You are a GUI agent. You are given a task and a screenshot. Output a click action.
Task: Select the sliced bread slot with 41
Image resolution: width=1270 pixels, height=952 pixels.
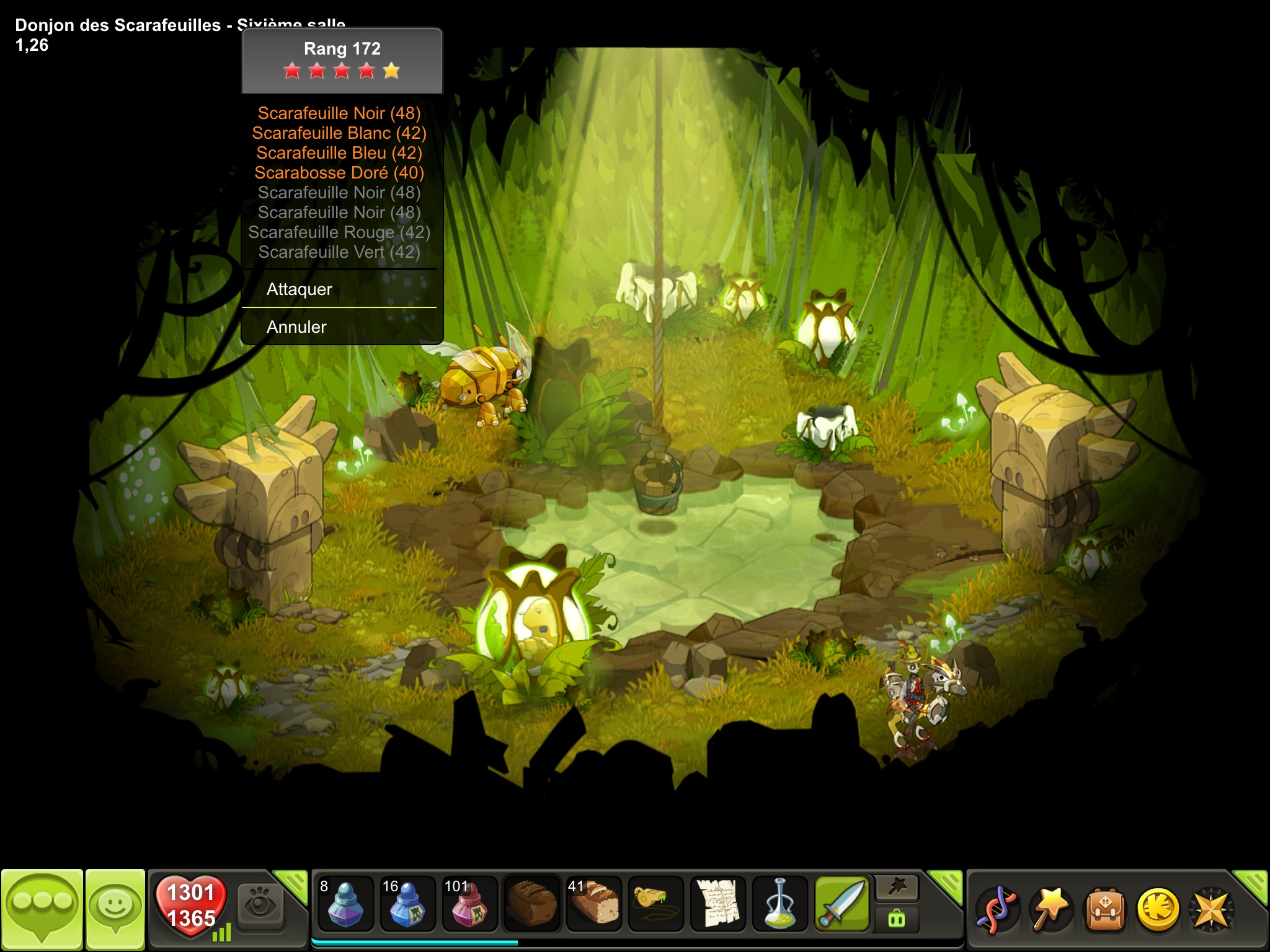point(593,904)
